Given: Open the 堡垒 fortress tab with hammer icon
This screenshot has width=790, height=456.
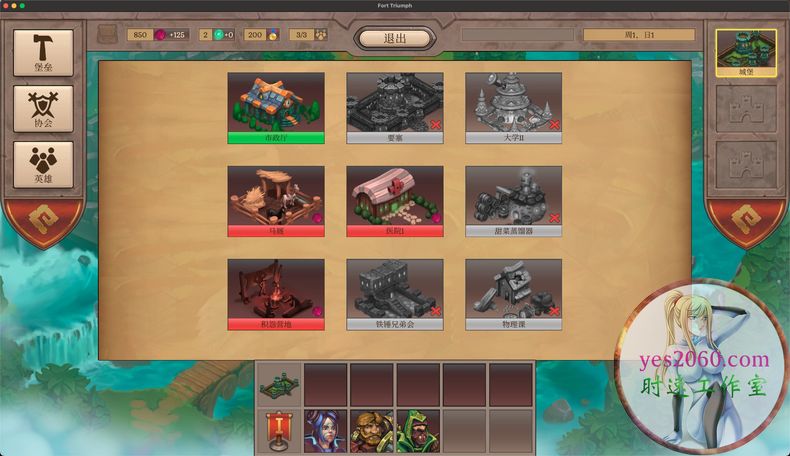Looking at the screenshot, I should [43, 53].
